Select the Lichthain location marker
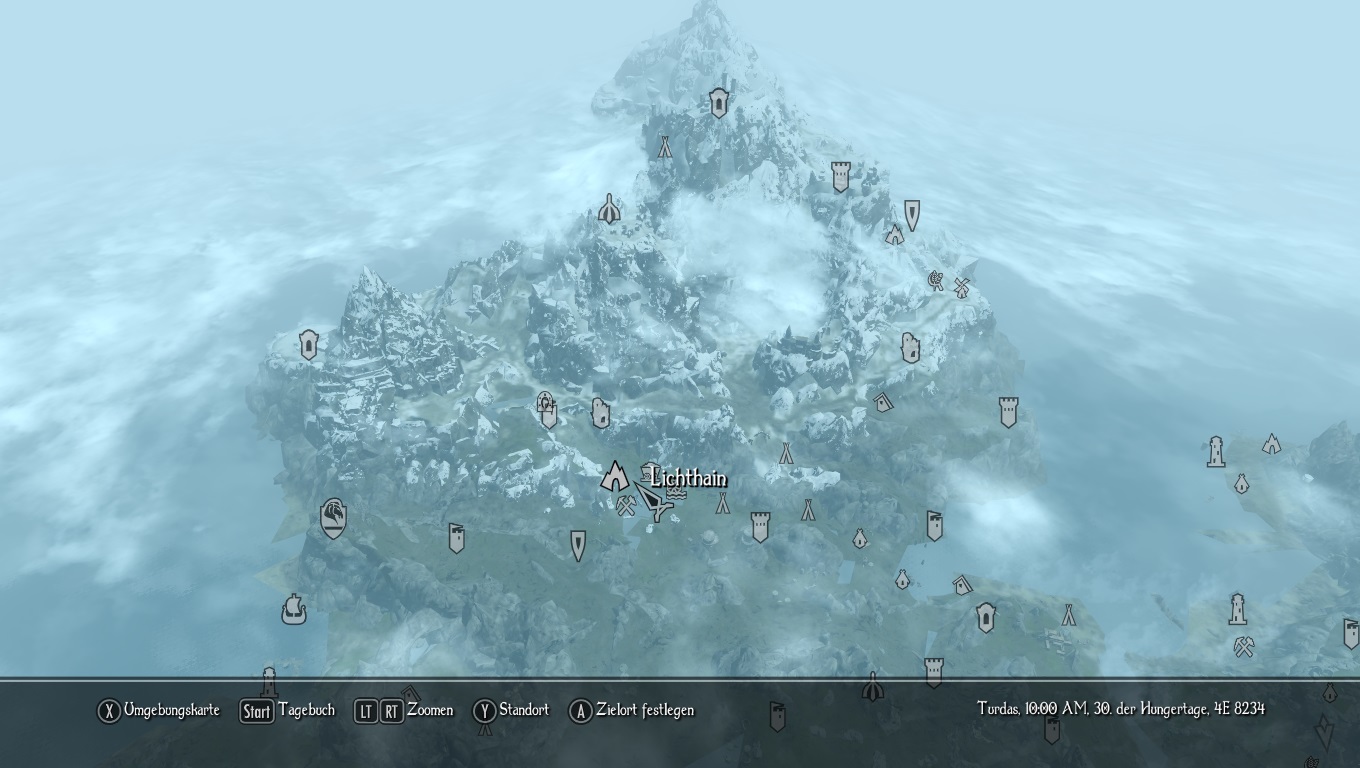The width and height of the screenshot is (1360, 768). [613, 476]
